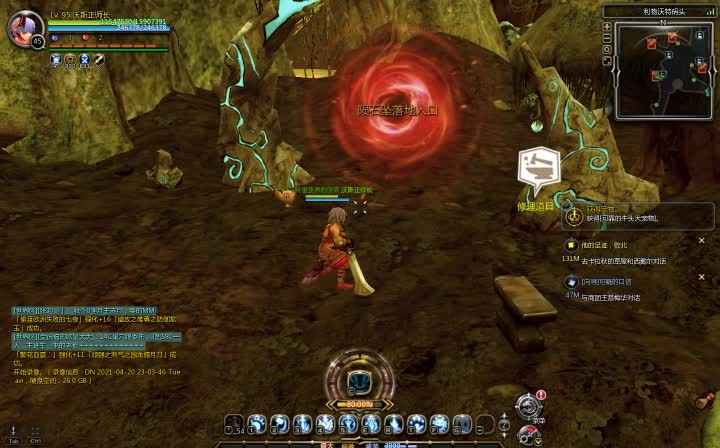The image size is (720, 448).
Task: Close the first tracked quest entry
Action: [x=701, y=240]
